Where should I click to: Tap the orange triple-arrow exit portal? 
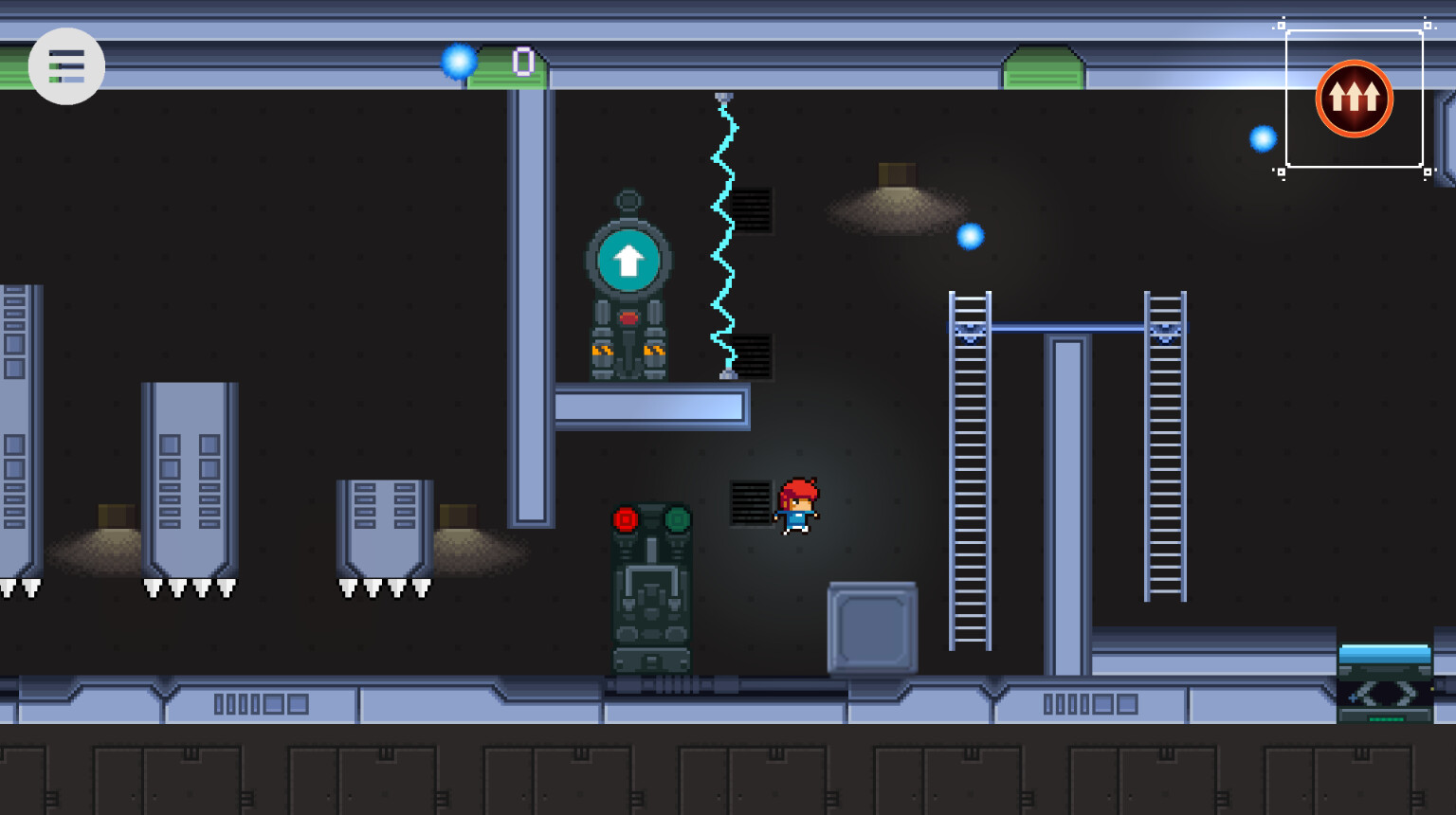click(x=1354, y=99)
